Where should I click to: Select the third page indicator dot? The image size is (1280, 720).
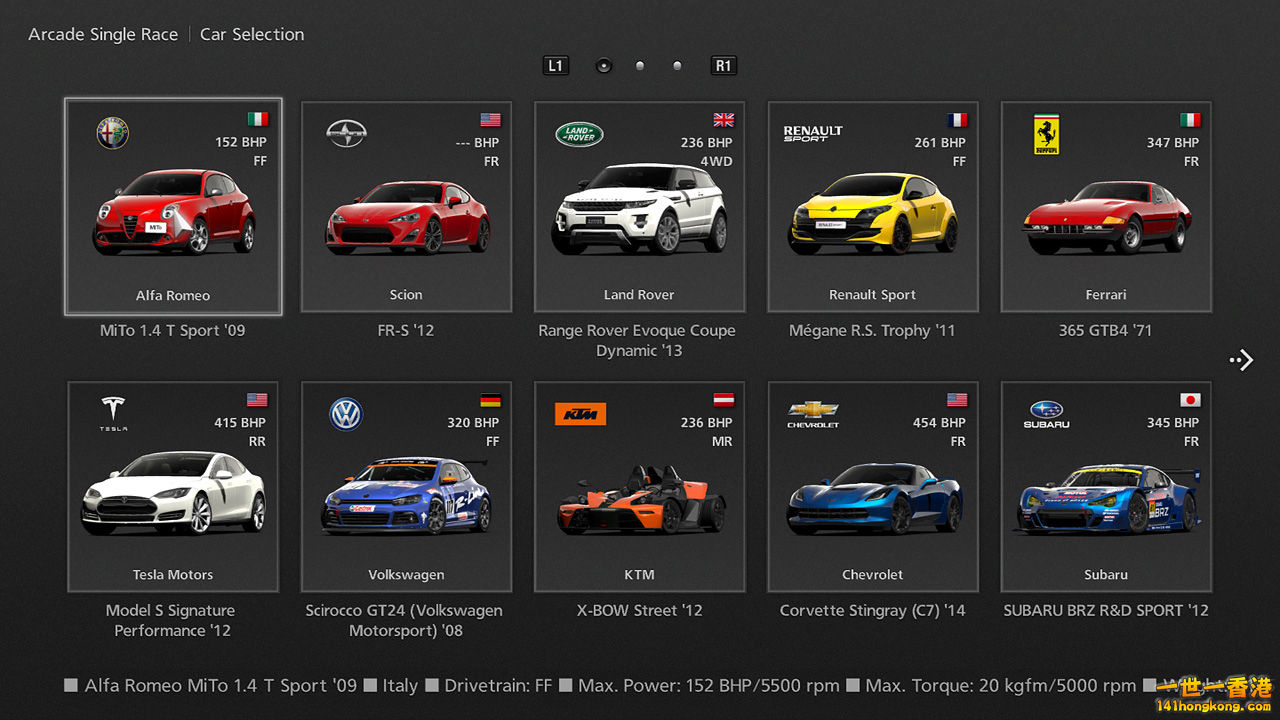click(677, 65)
